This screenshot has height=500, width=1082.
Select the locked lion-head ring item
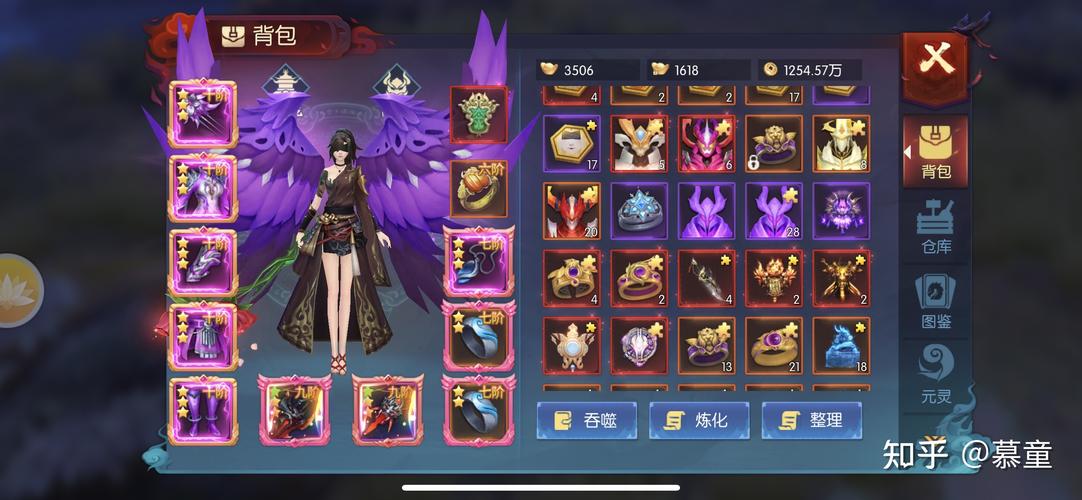pos(773,143)
